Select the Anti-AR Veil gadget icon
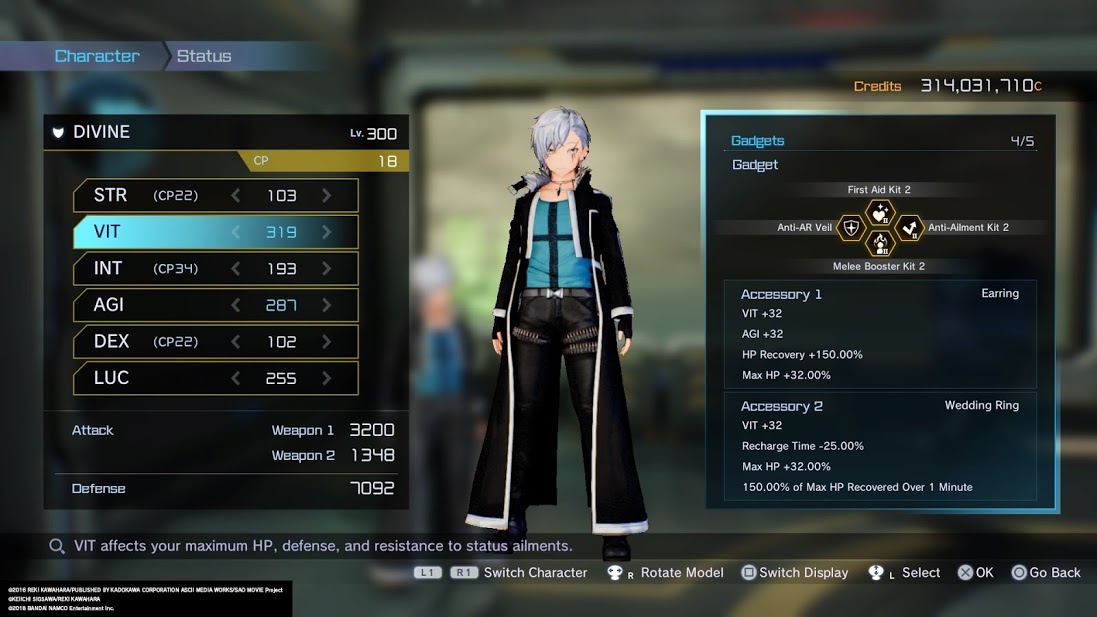This screenshot has height=617, width=1097. pyautogui.click(x=851, y=228)
